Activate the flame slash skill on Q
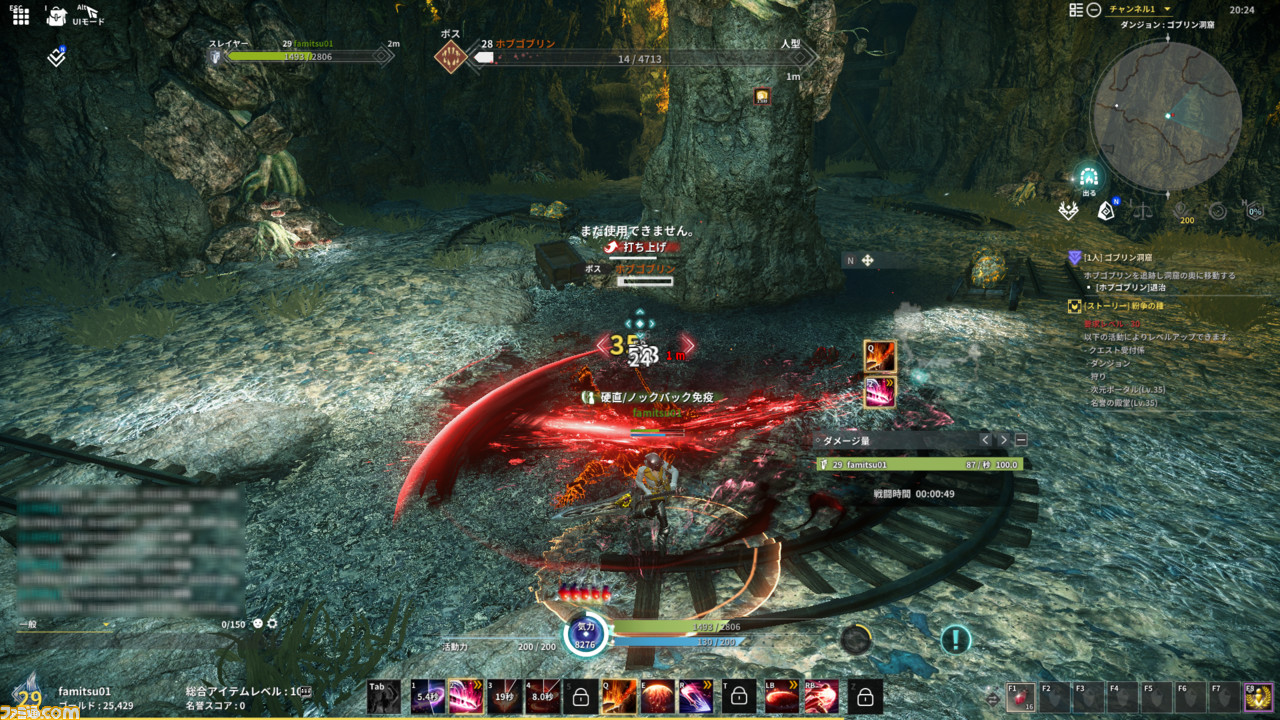This screenshot has height=720, width=1280. click(x=619, y=696)
